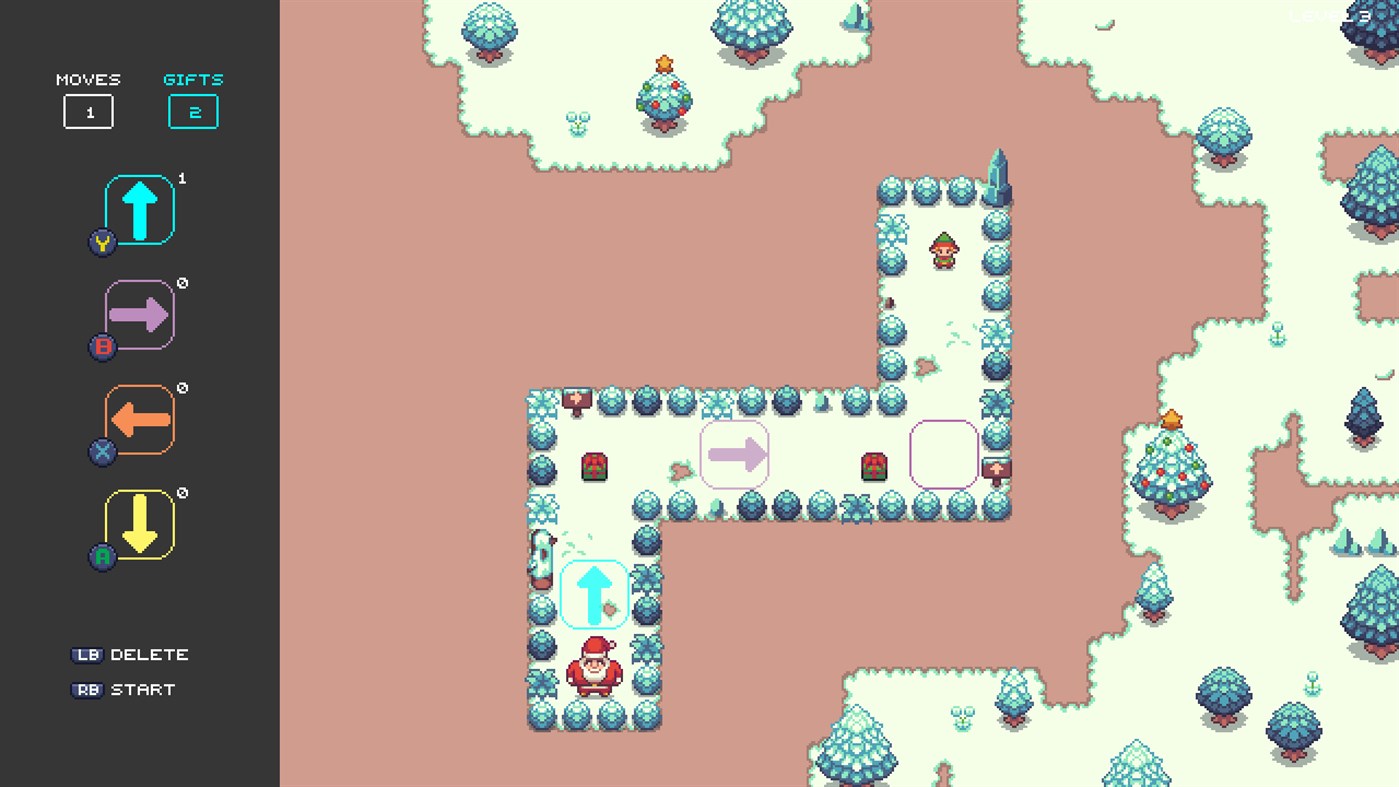Select the purple right-arrow move (B)
This screenshot has height=787, width=1399.
pyautogui.click(x=140, y=315)
